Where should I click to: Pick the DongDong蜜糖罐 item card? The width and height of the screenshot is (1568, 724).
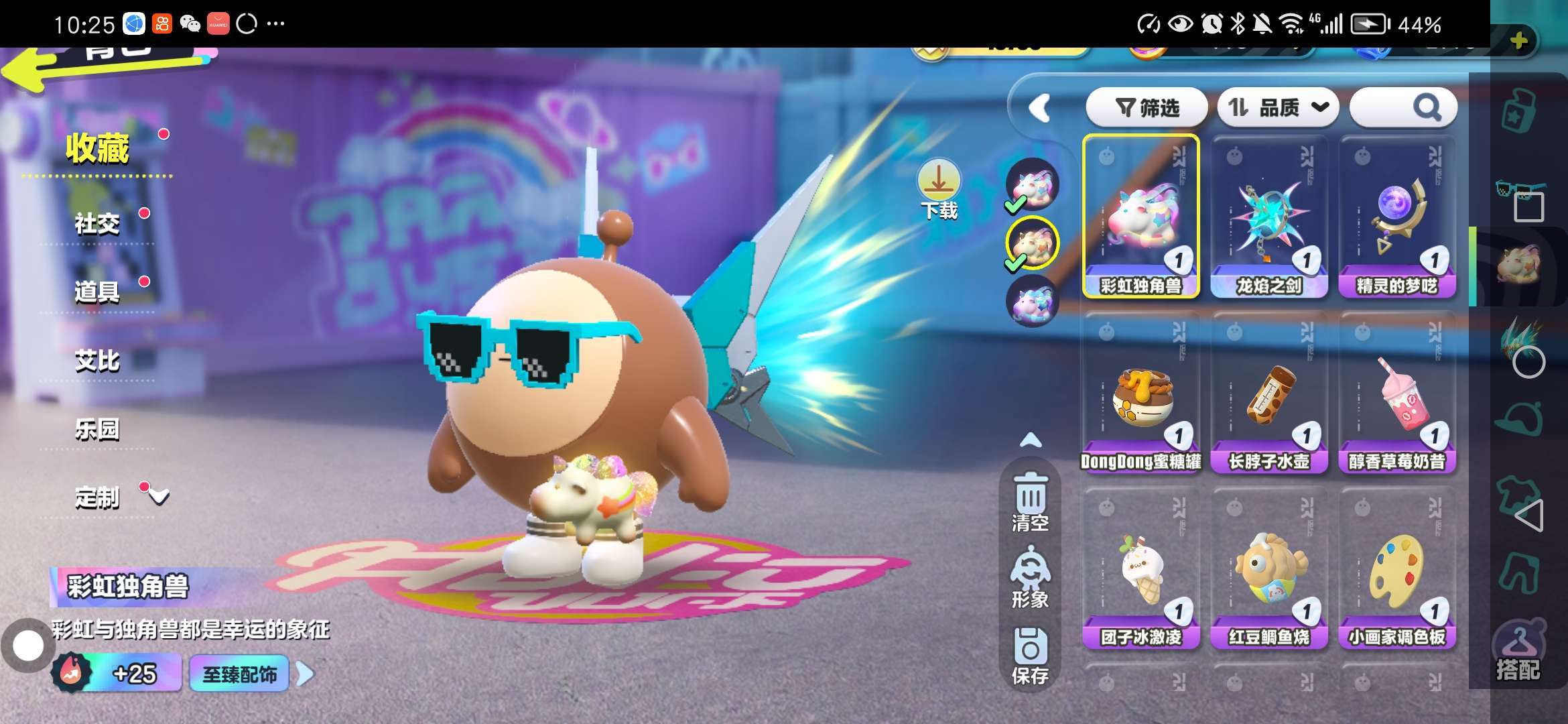click(x=1141, y=393)
